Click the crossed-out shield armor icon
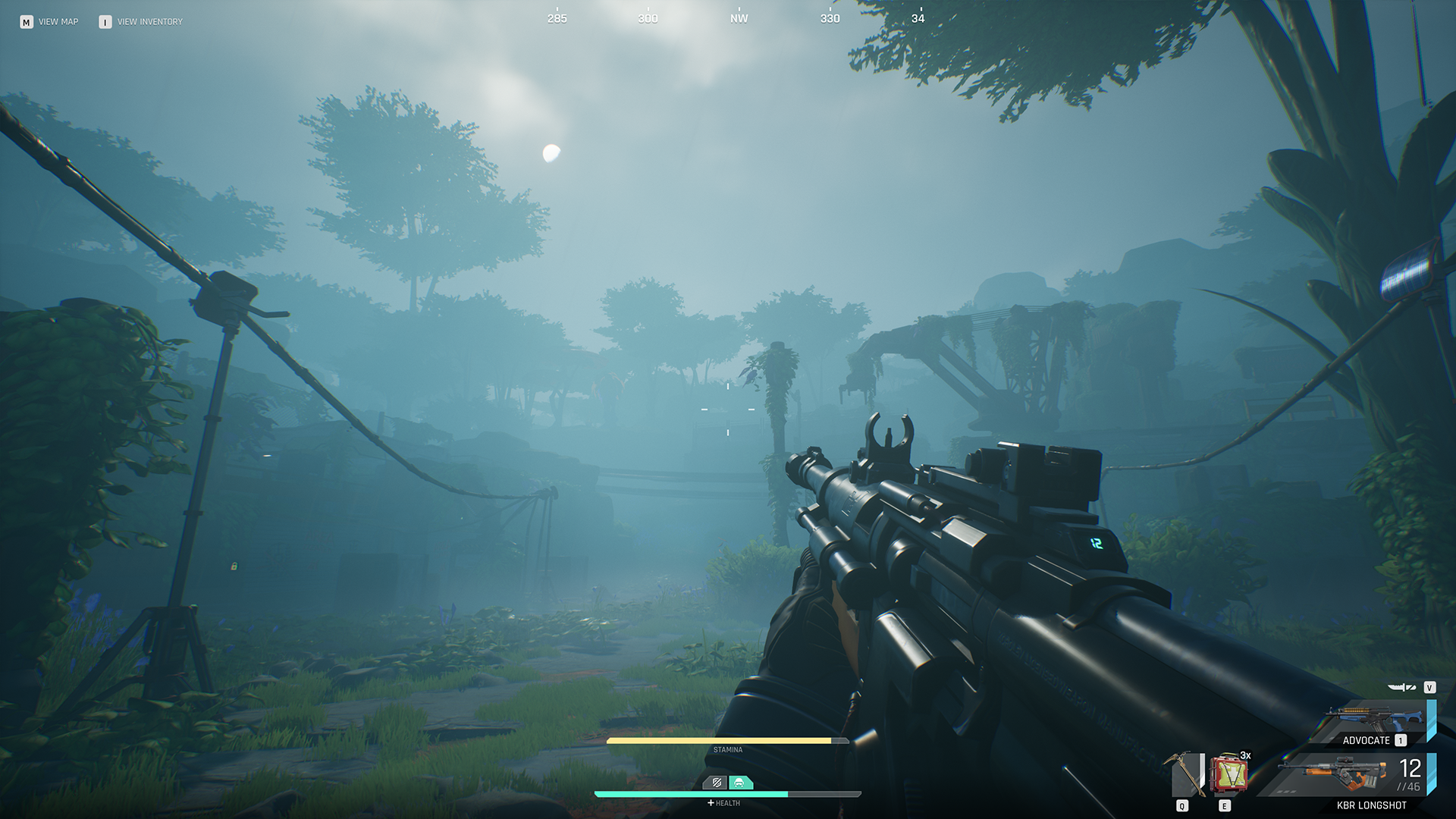The image size is (1456, 819). click(x=715, y=783)
